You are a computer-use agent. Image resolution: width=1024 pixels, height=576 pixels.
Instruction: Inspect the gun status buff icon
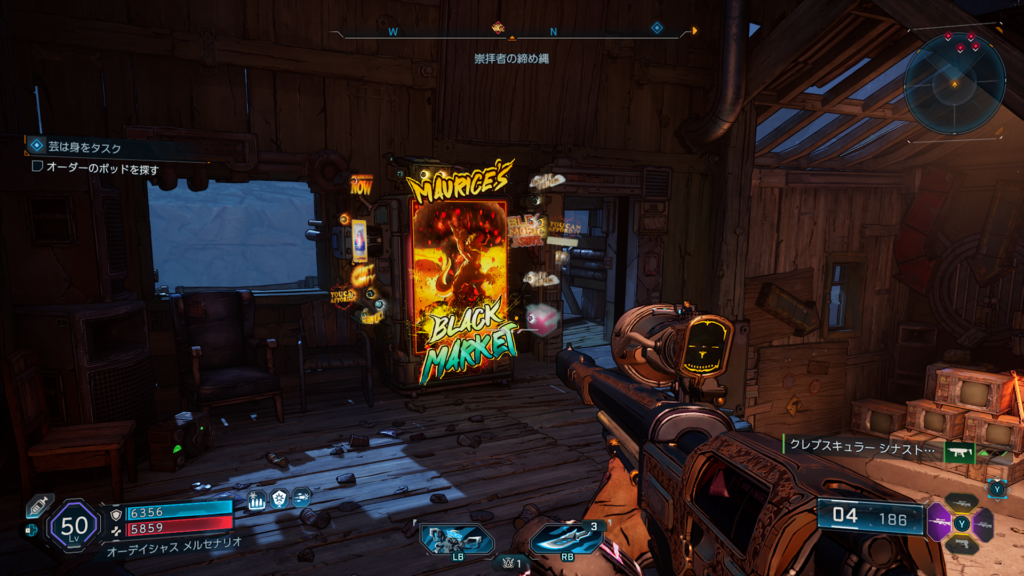coord(301,497)
